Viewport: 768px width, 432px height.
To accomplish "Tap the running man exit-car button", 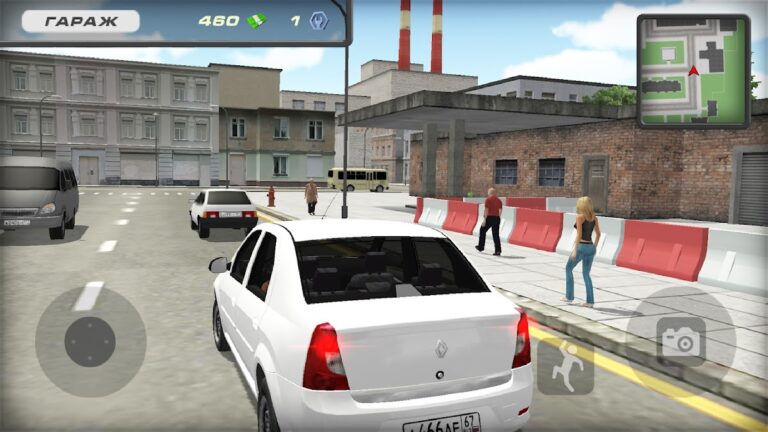I will (566, 366).
